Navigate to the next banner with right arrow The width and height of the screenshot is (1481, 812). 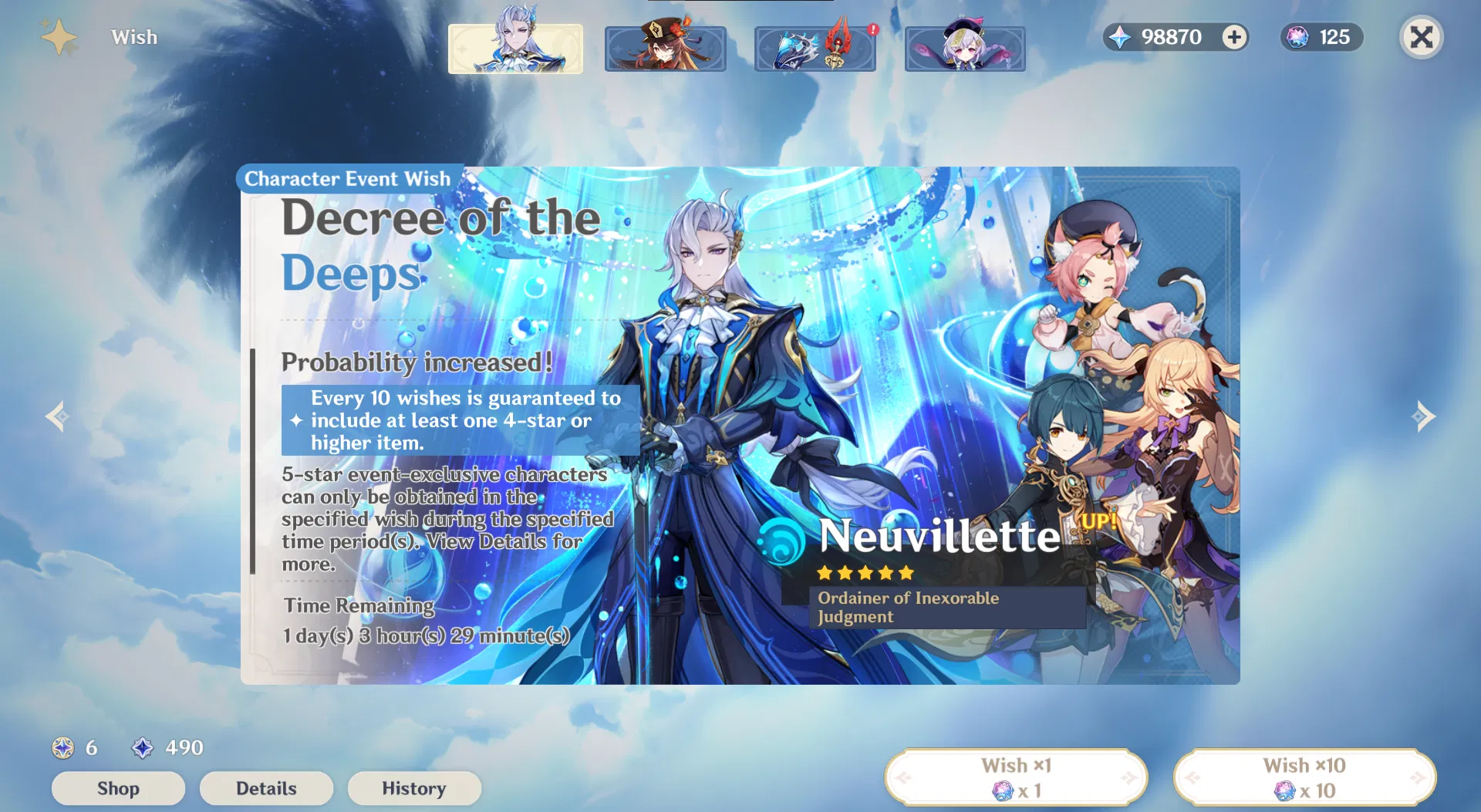(1423, 417)
